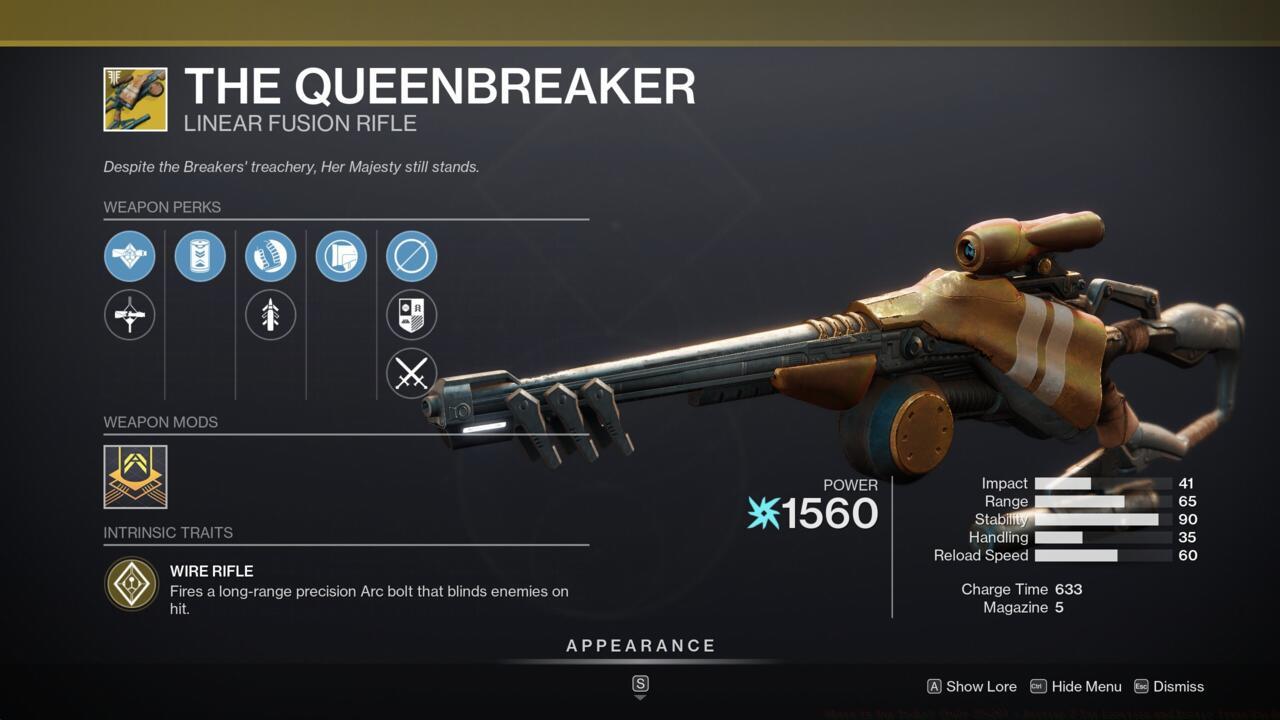This screenshot has width=1280, height=720.
Task: Select the stock perk in the fourth column
Action: click(x=340, y=256)
